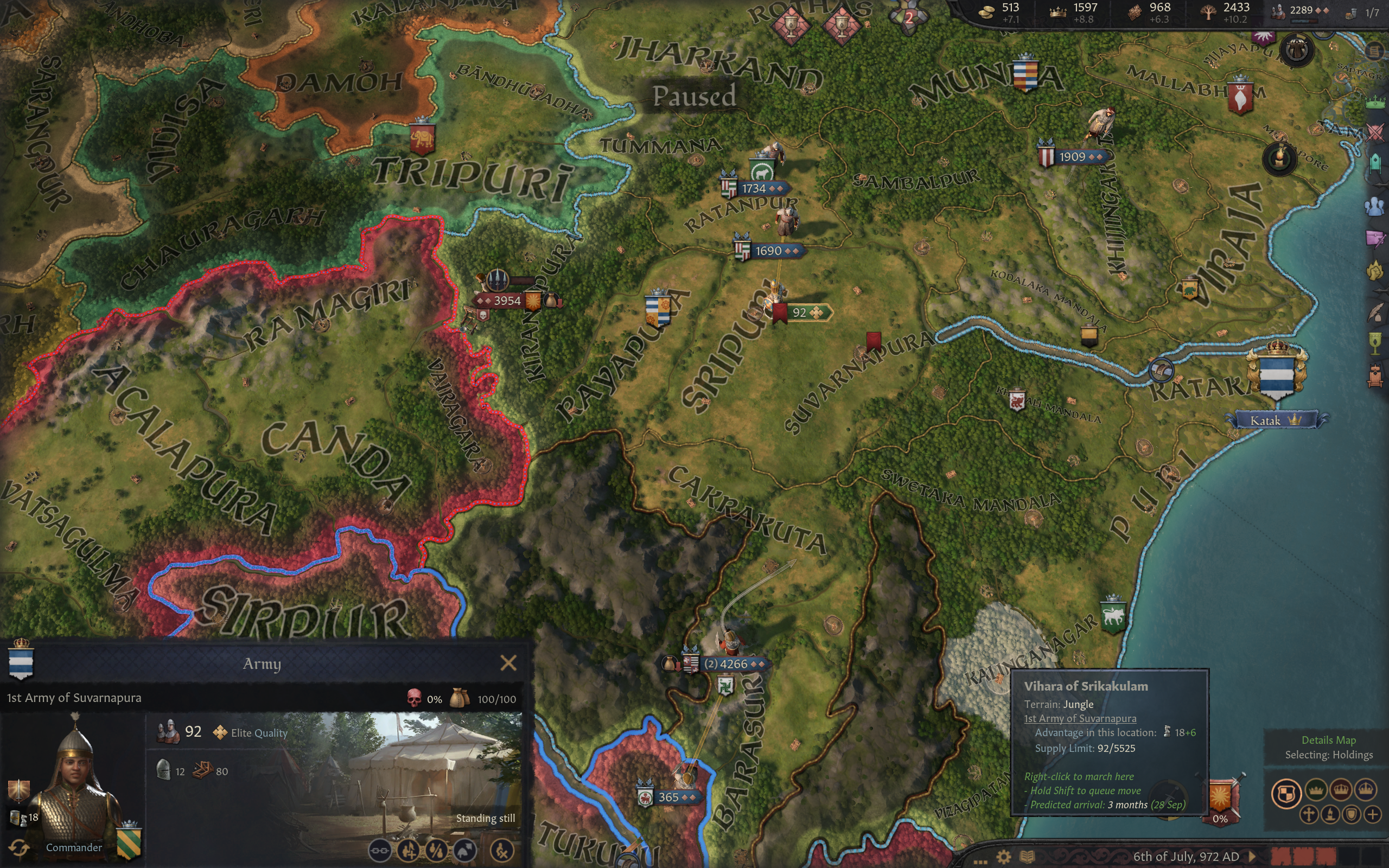
Task: Unpause the game with the play arrow
Action: 1252,857
